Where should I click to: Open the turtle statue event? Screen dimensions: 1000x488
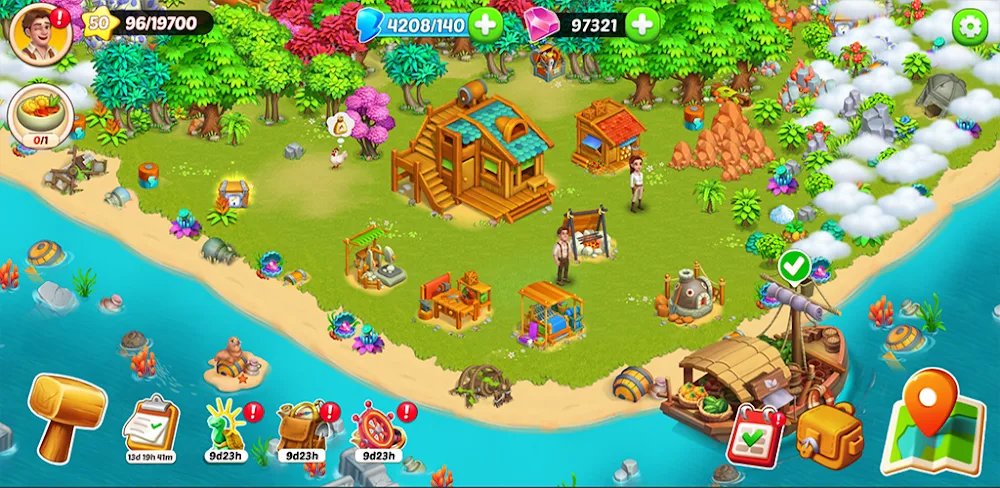224,425
